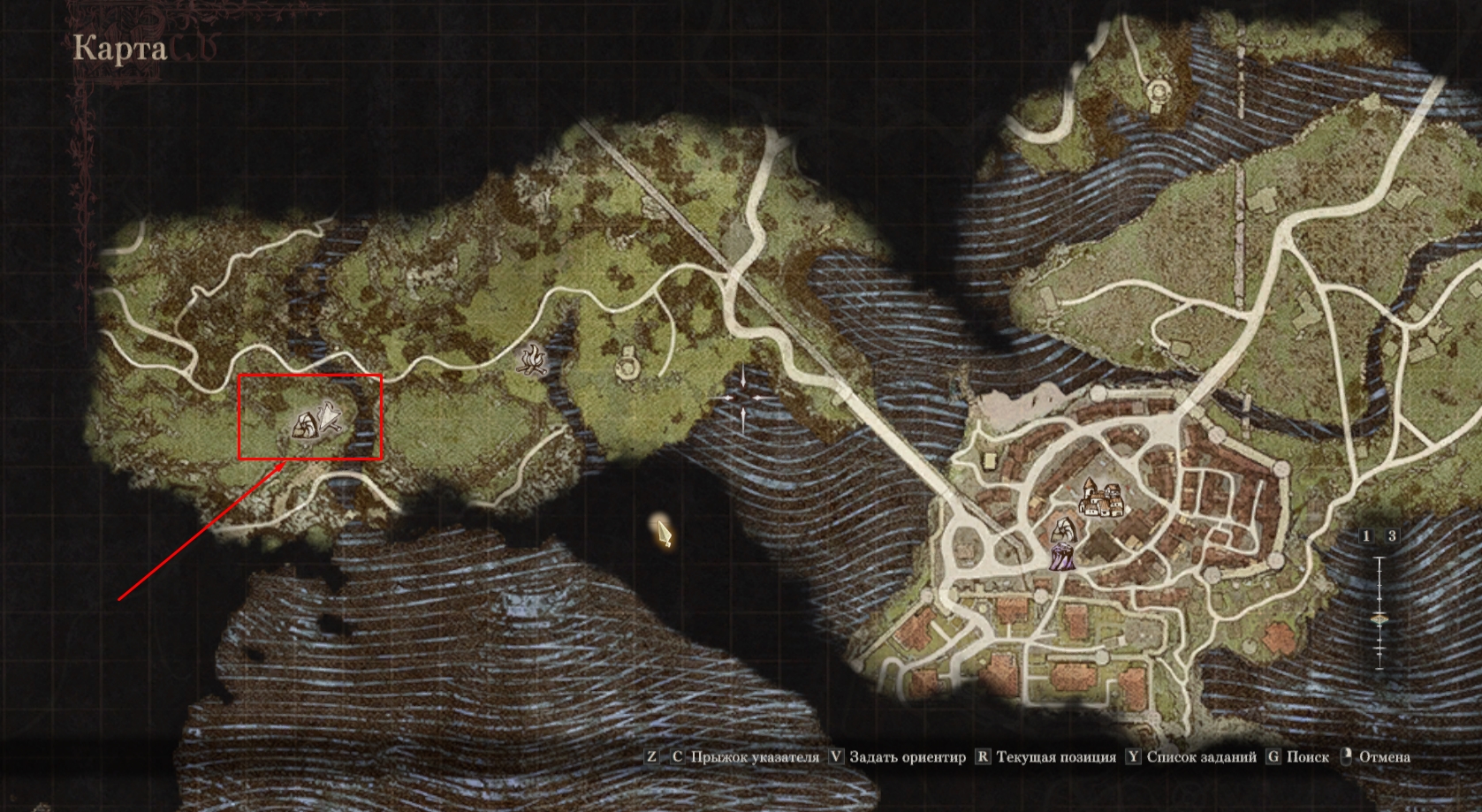Select the purple riftstone marker in town
The image size is (1482, 812).
(1060, 557)
